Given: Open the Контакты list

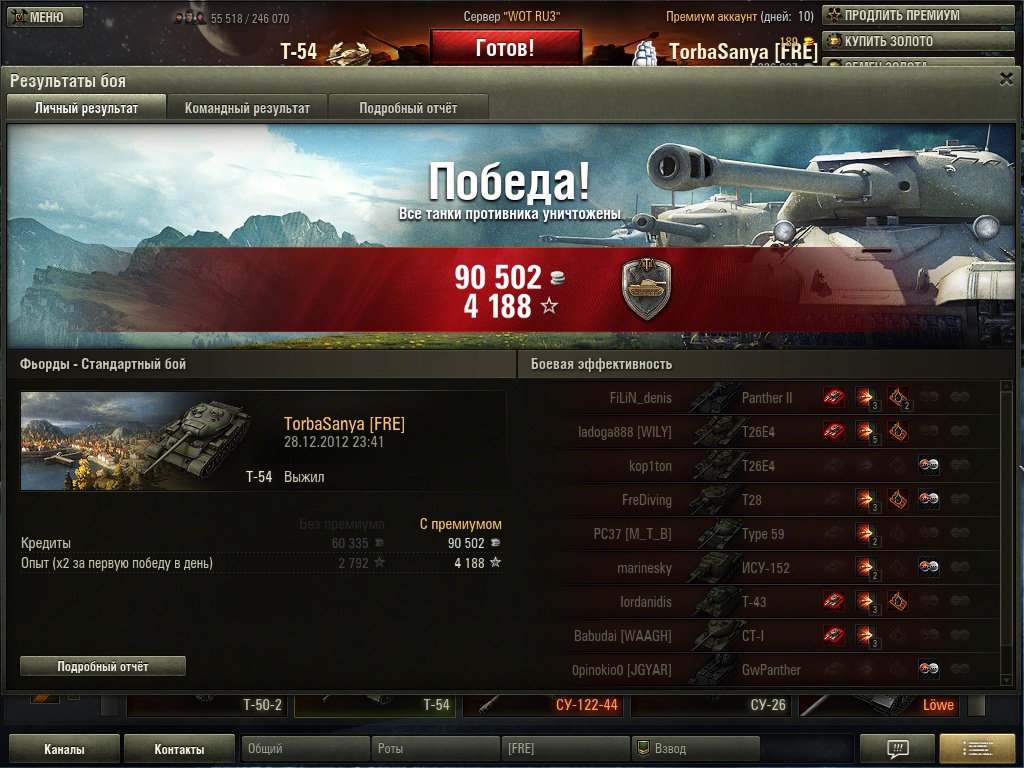Looking at the screenshot, I should tap(180, 749).
